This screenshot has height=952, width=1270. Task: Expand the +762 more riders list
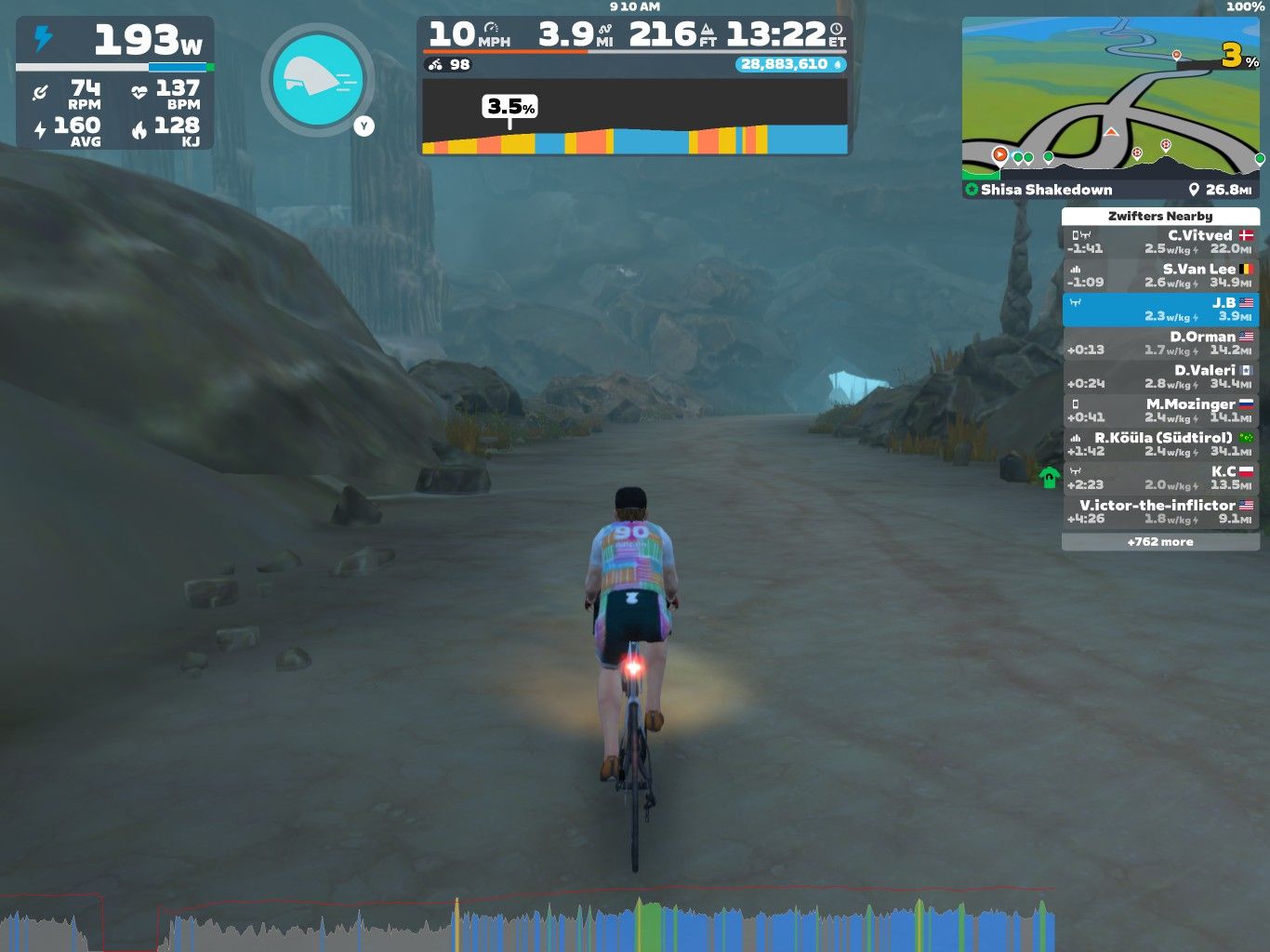point(1160,542)
